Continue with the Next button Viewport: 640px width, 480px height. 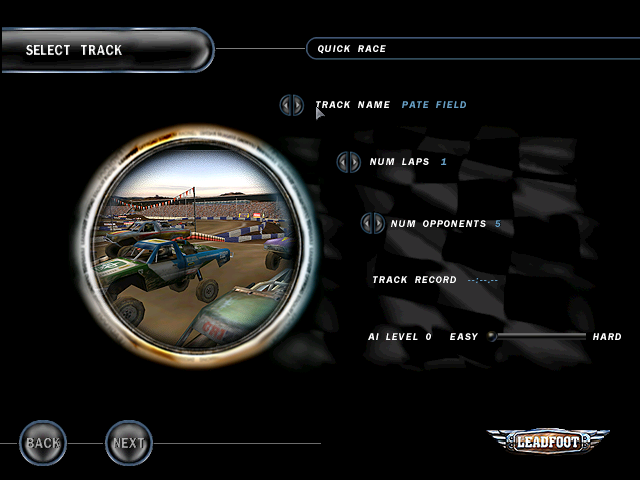coord(129,442)
